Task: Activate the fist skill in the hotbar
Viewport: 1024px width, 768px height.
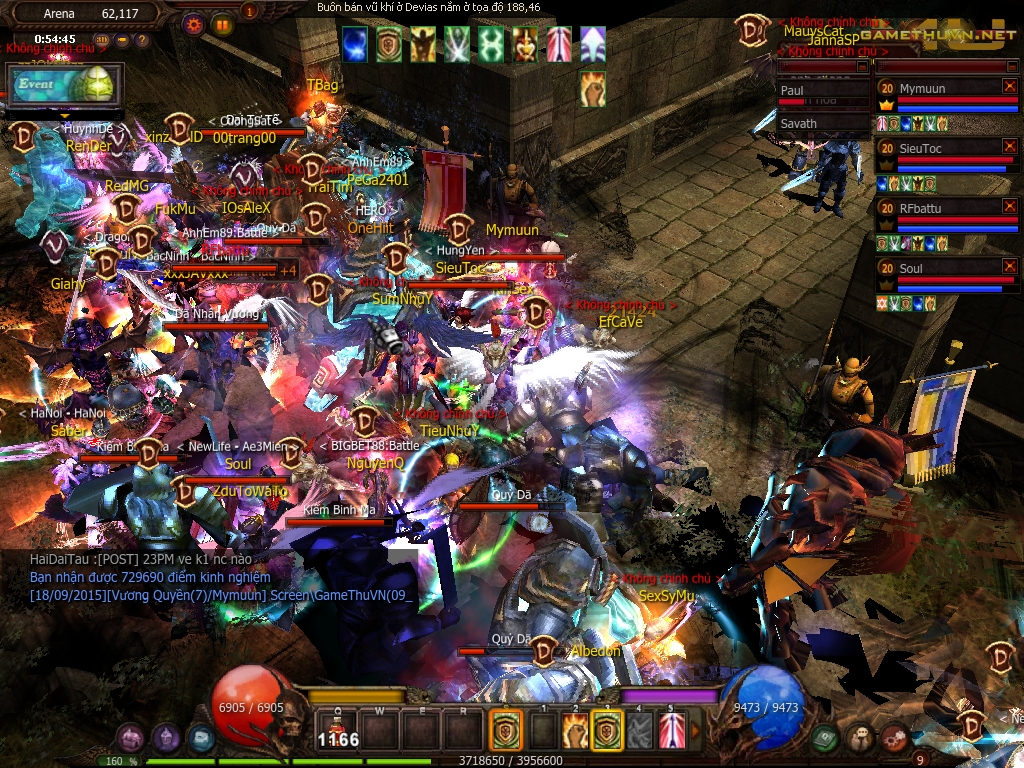Action: click(574, 731)
